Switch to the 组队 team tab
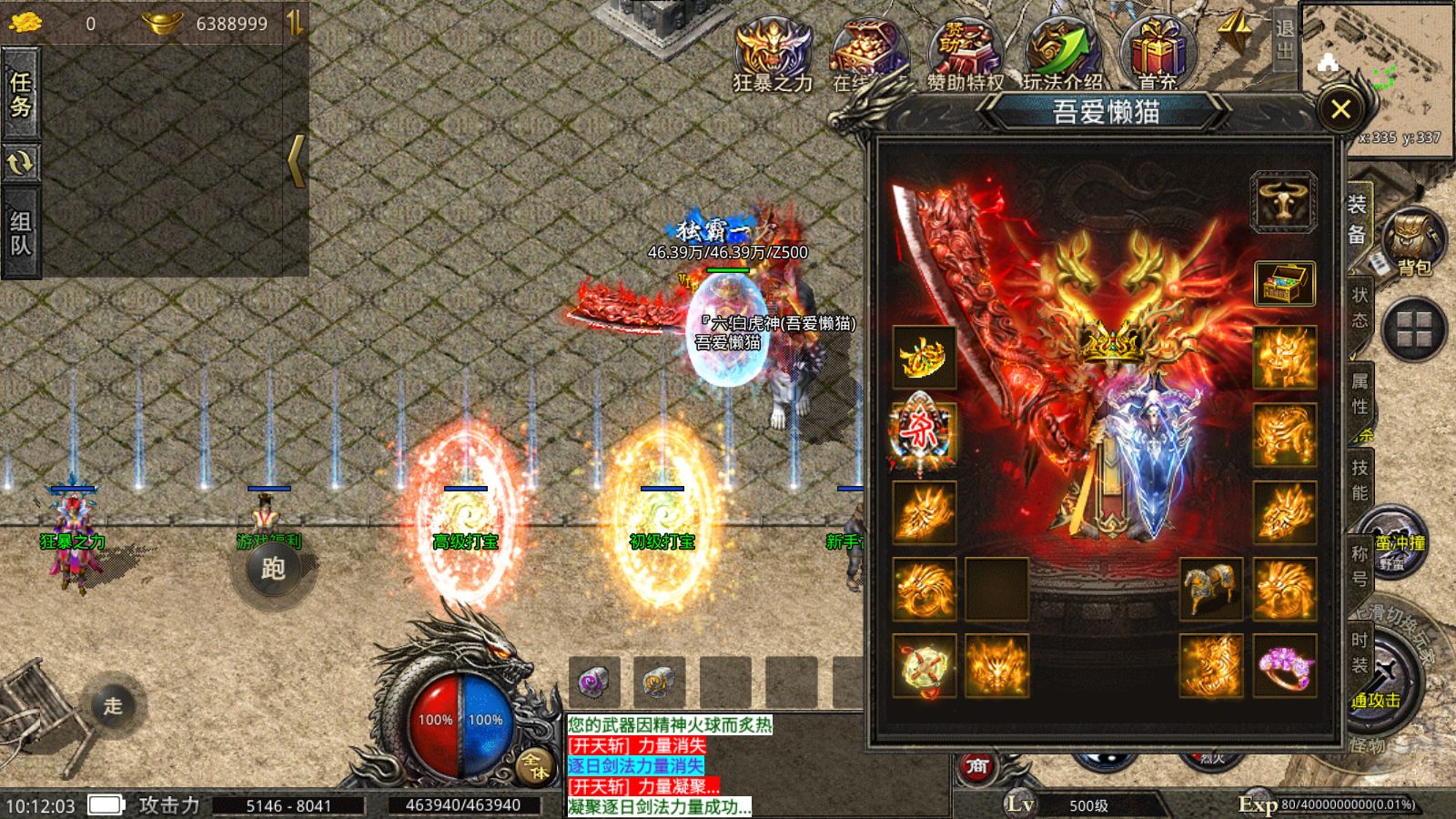 point(20,233)
